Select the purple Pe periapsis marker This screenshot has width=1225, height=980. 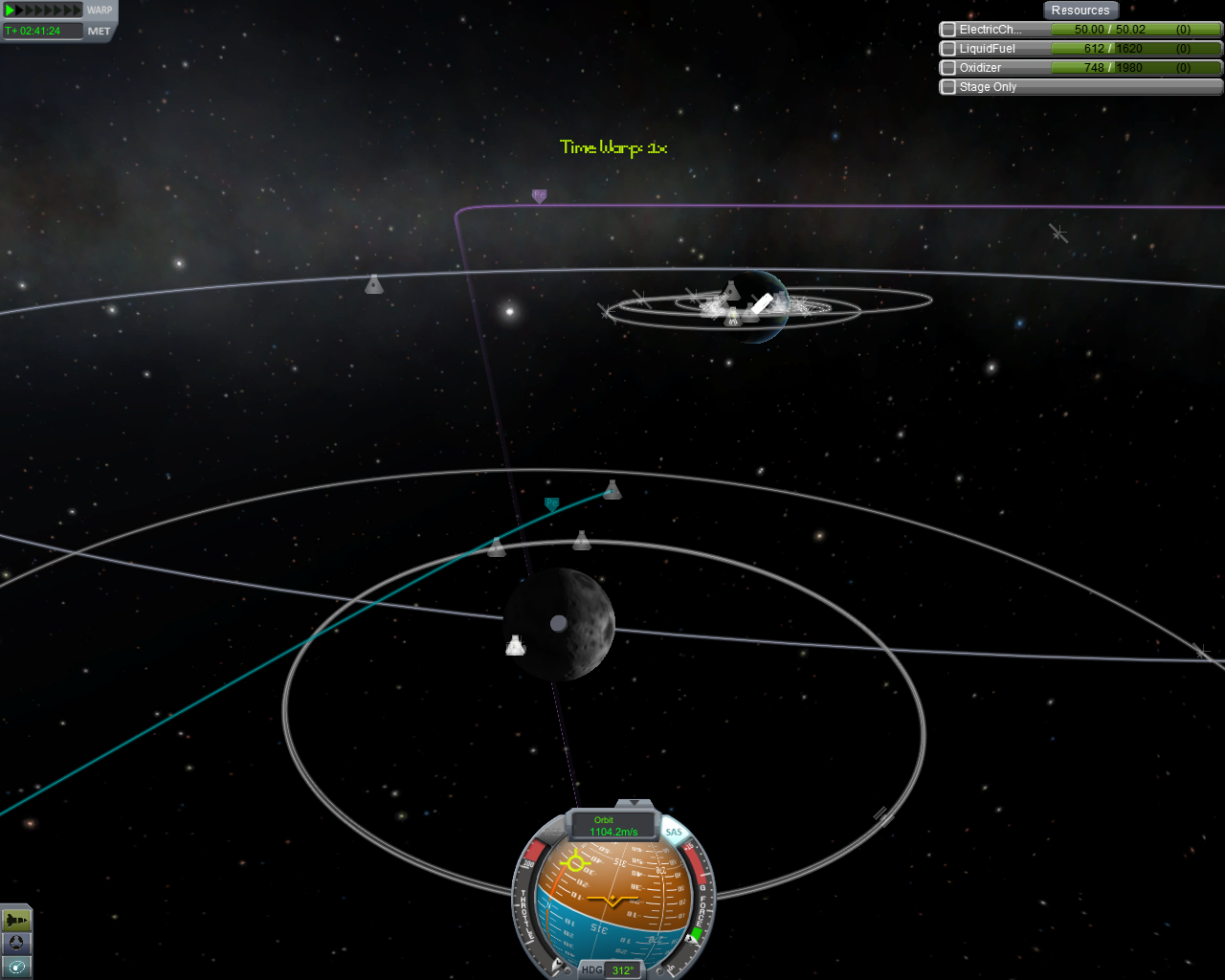[x=539, y=196]
